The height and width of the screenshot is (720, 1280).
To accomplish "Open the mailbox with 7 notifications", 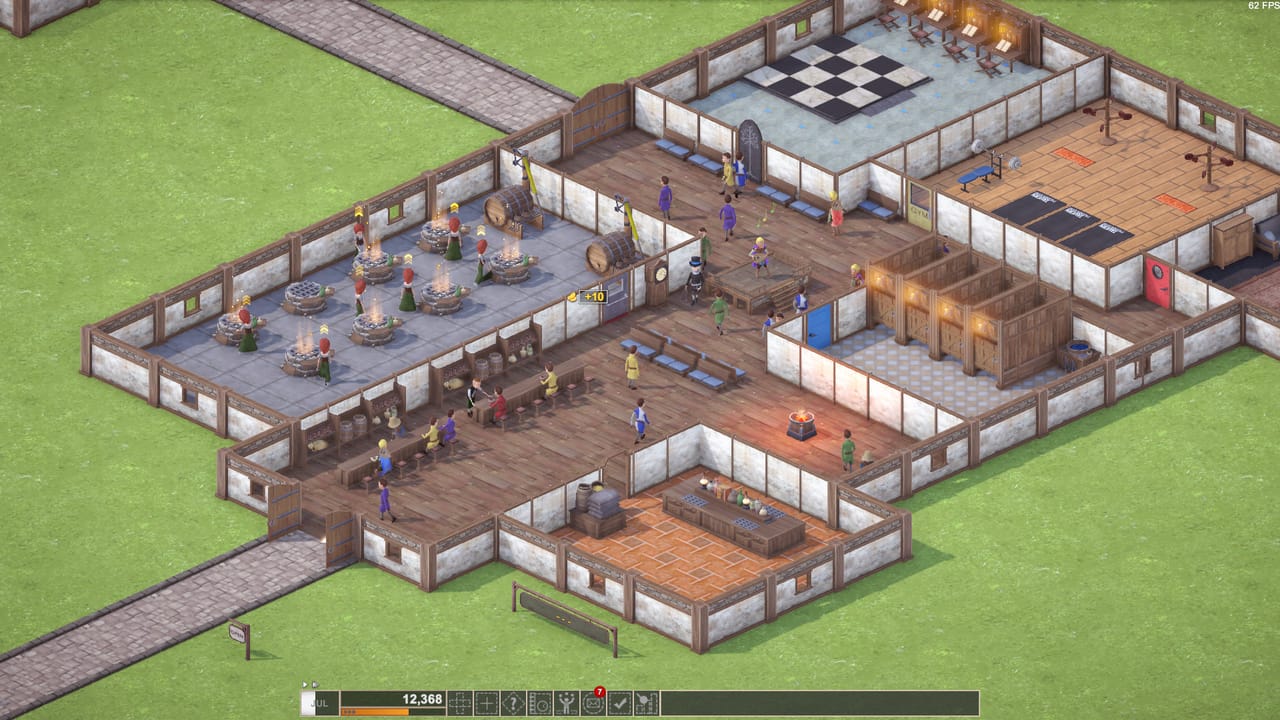I will (592, 701).
